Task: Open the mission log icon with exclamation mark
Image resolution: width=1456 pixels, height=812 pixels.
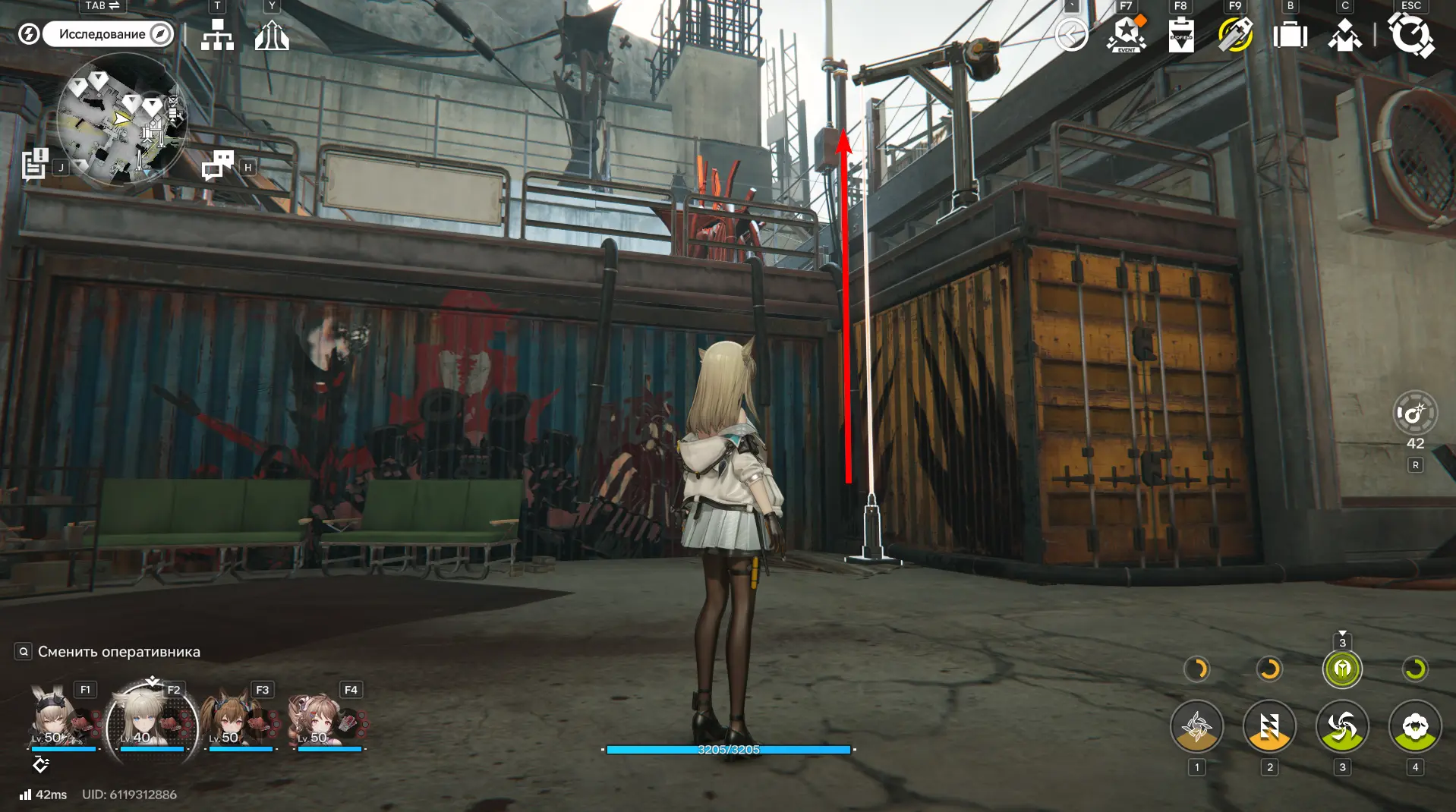Action: (35, 164)
